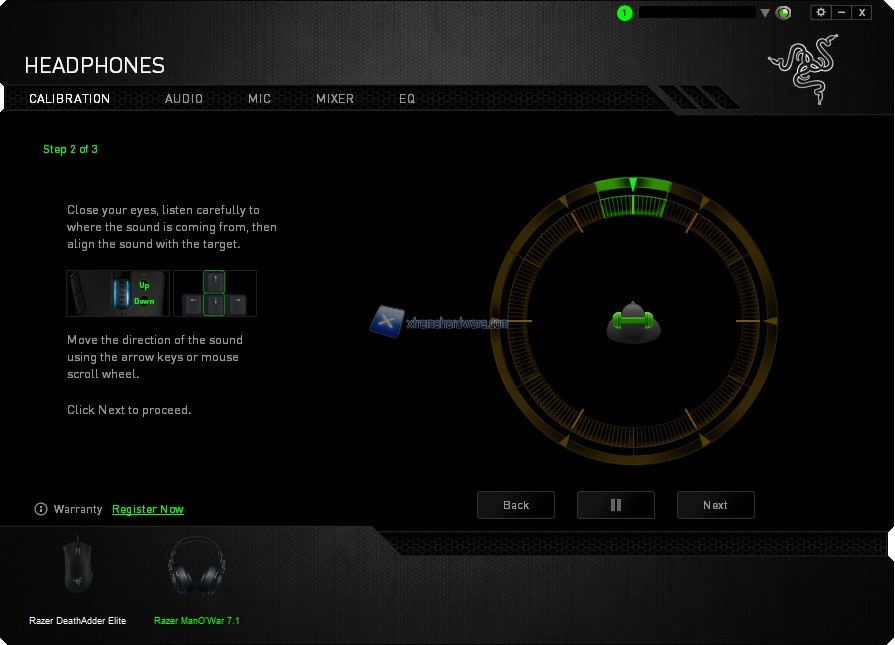This screenshot has height=645, width=895.
Task: Switch to the Calibration tab
Action: (69, 99)
